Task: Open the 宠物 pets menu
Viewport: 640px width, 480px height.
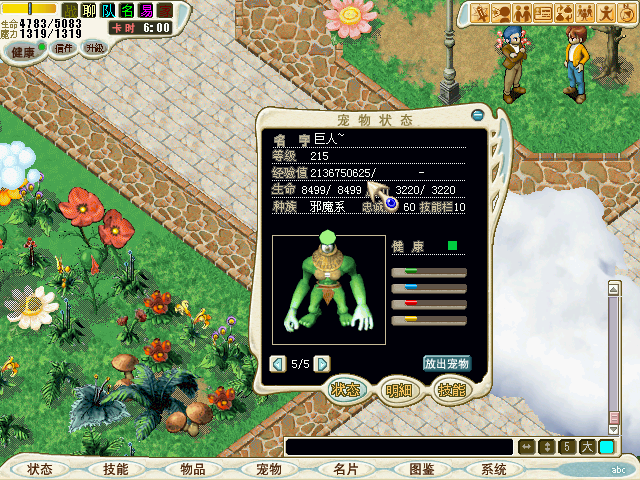Action: point(268,469)
